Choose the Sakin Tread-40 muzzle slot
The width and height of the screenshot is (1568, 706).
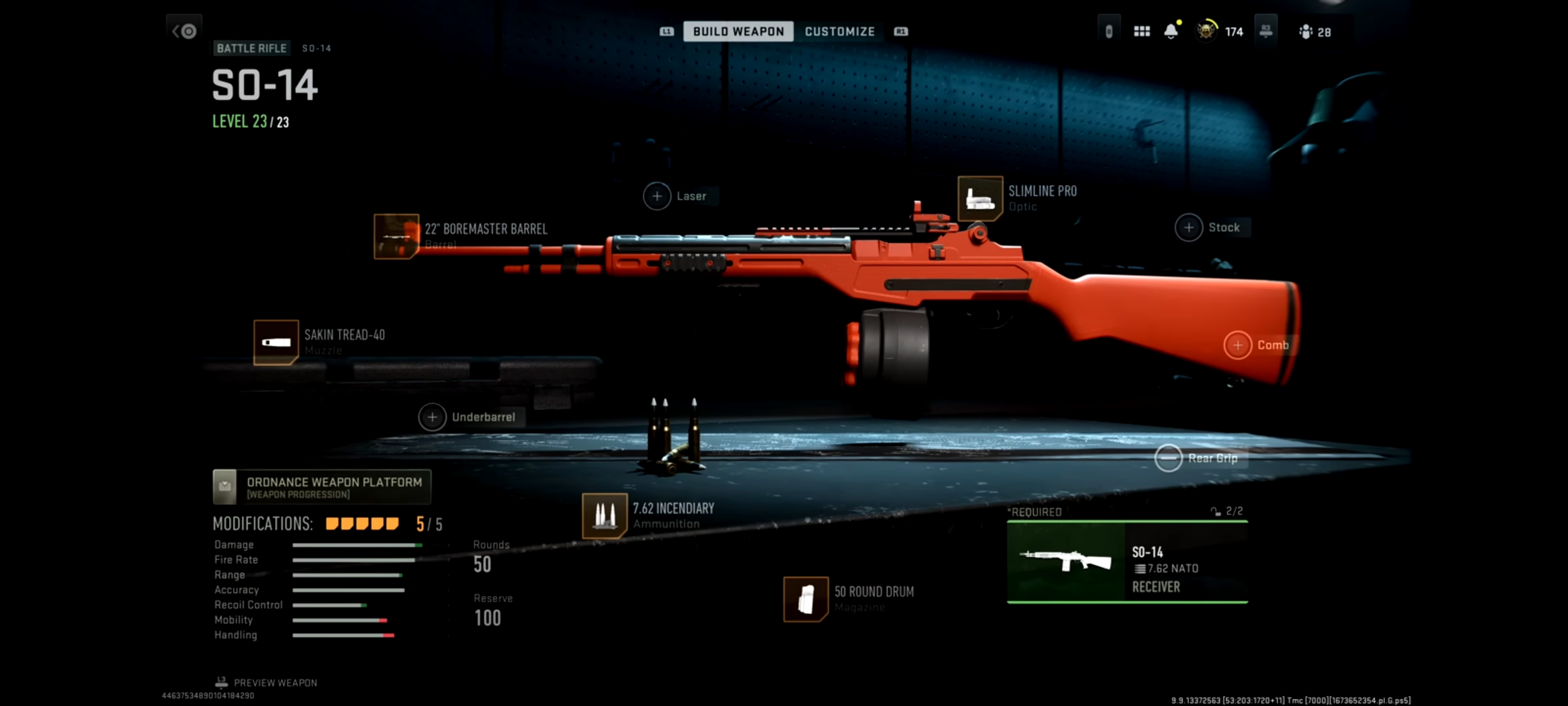click(276, 342)
